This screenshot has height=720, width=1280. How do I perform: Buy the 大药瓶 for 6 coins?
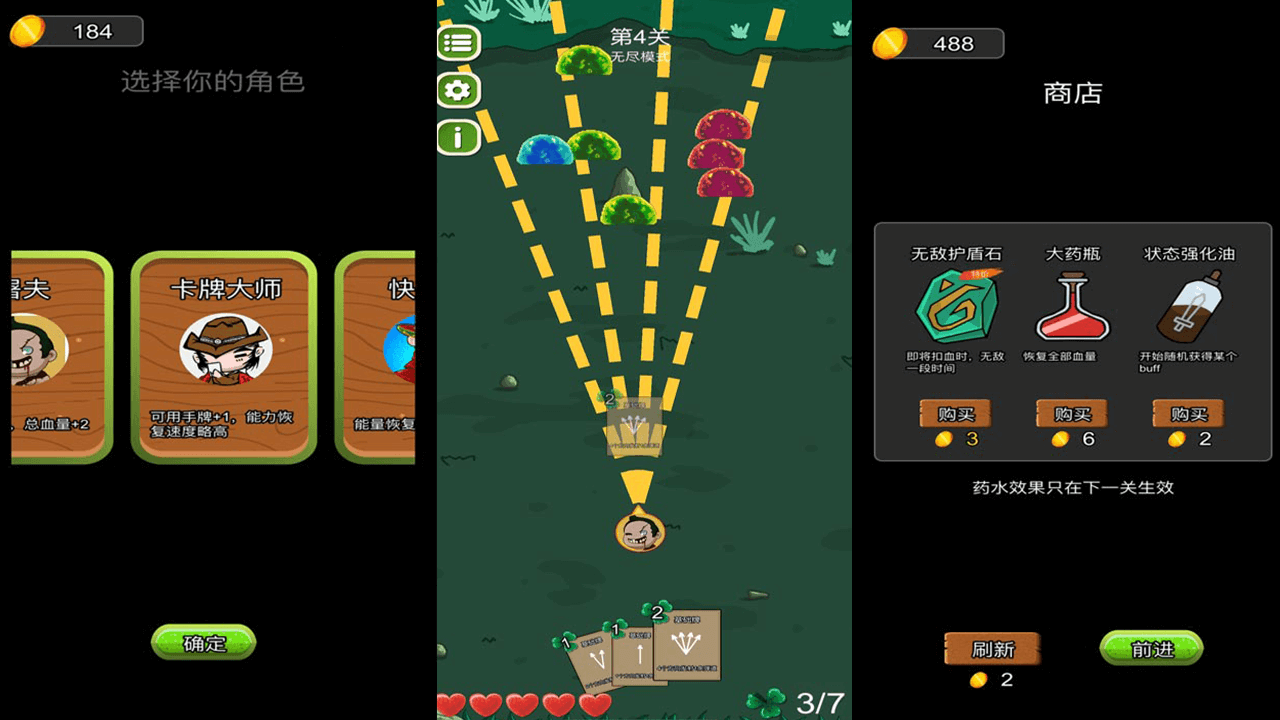(1071, 414)
